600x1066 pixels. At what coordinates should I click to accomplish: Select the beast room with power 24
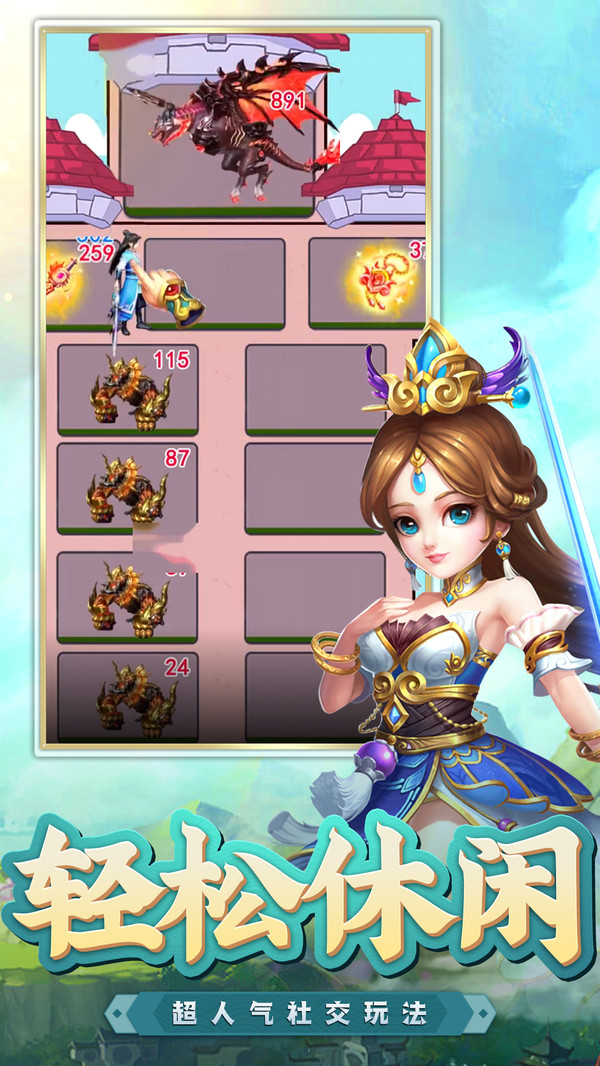click(127, 696)
